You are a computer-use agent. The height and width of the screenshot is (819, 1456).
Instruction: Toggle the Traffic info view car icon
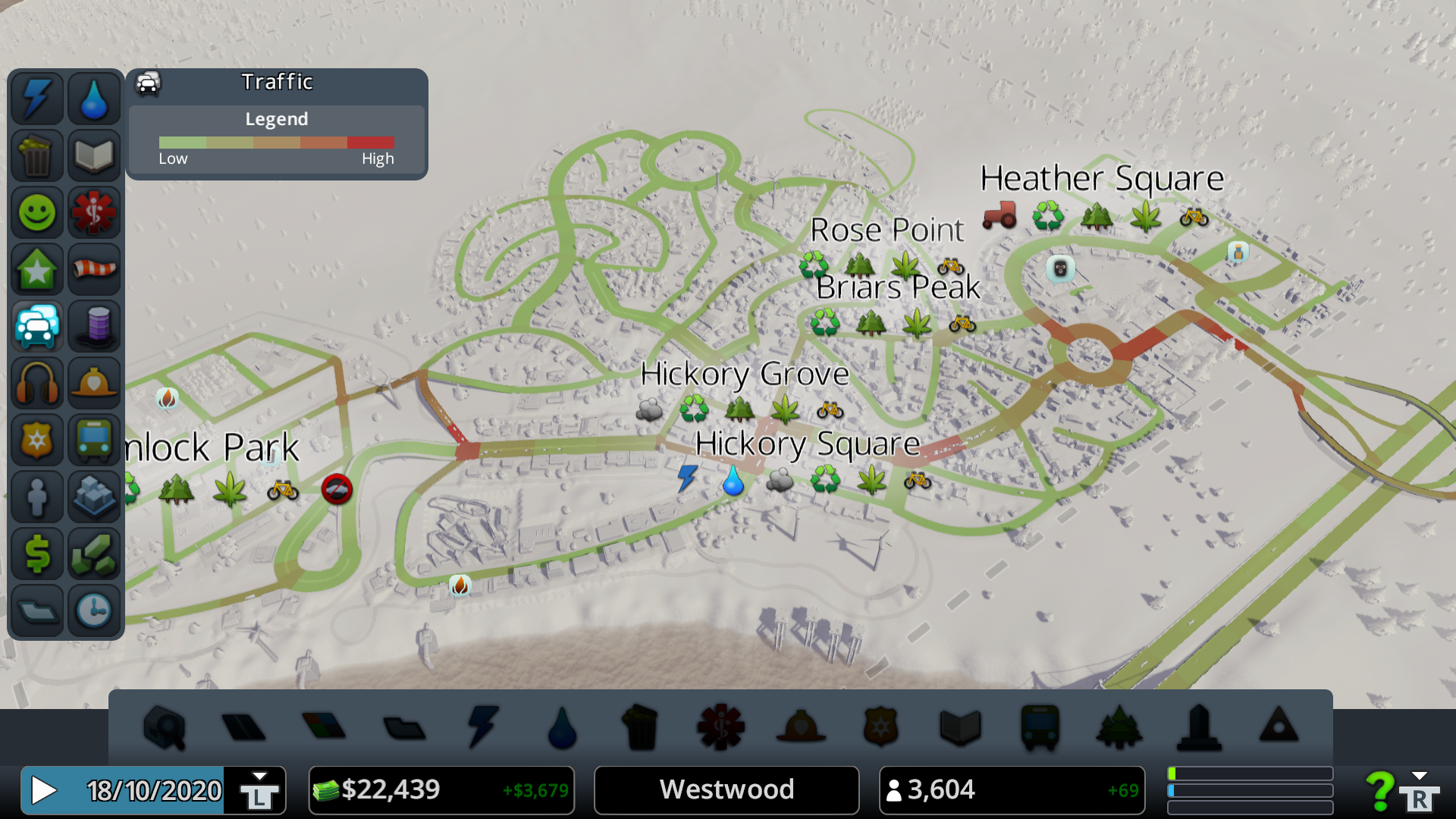click(x=36, y=326)
